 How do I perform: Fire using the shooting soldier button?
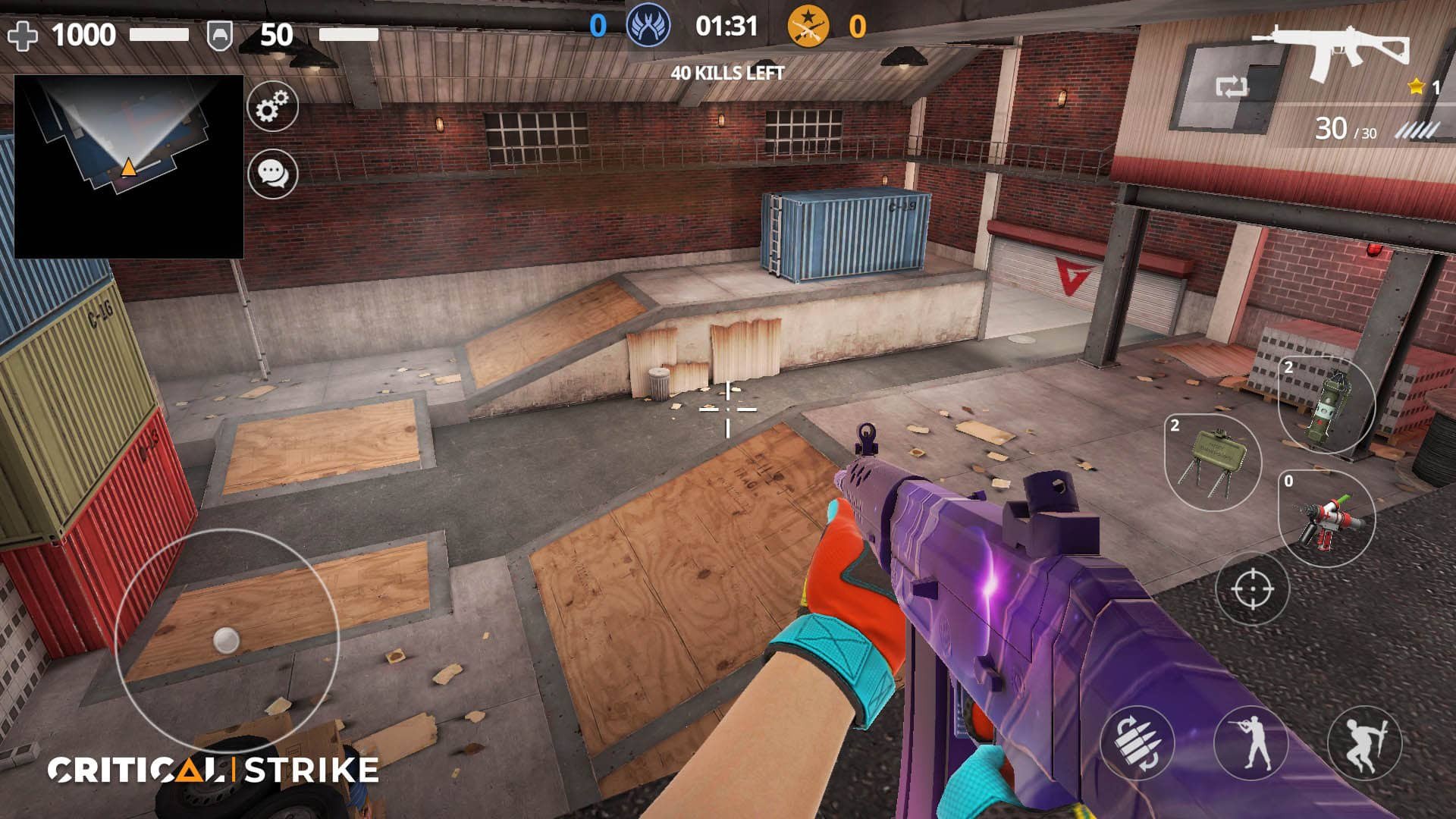coord(1251,742)
